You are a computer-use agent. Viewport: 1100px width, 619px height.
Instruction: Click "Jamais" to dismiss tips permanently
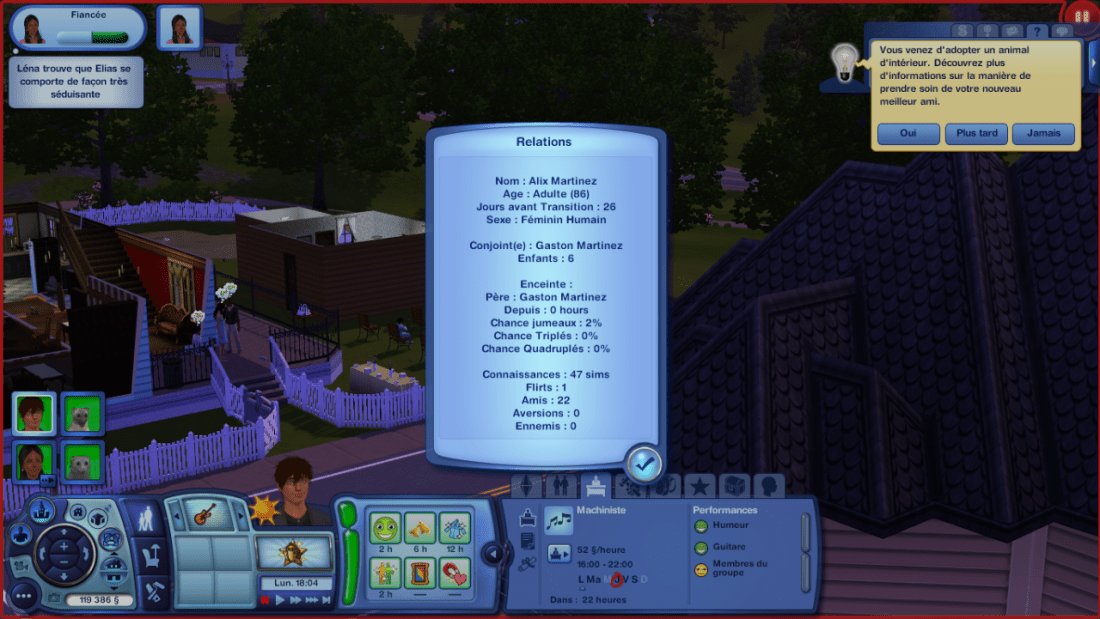(1043, 134)
